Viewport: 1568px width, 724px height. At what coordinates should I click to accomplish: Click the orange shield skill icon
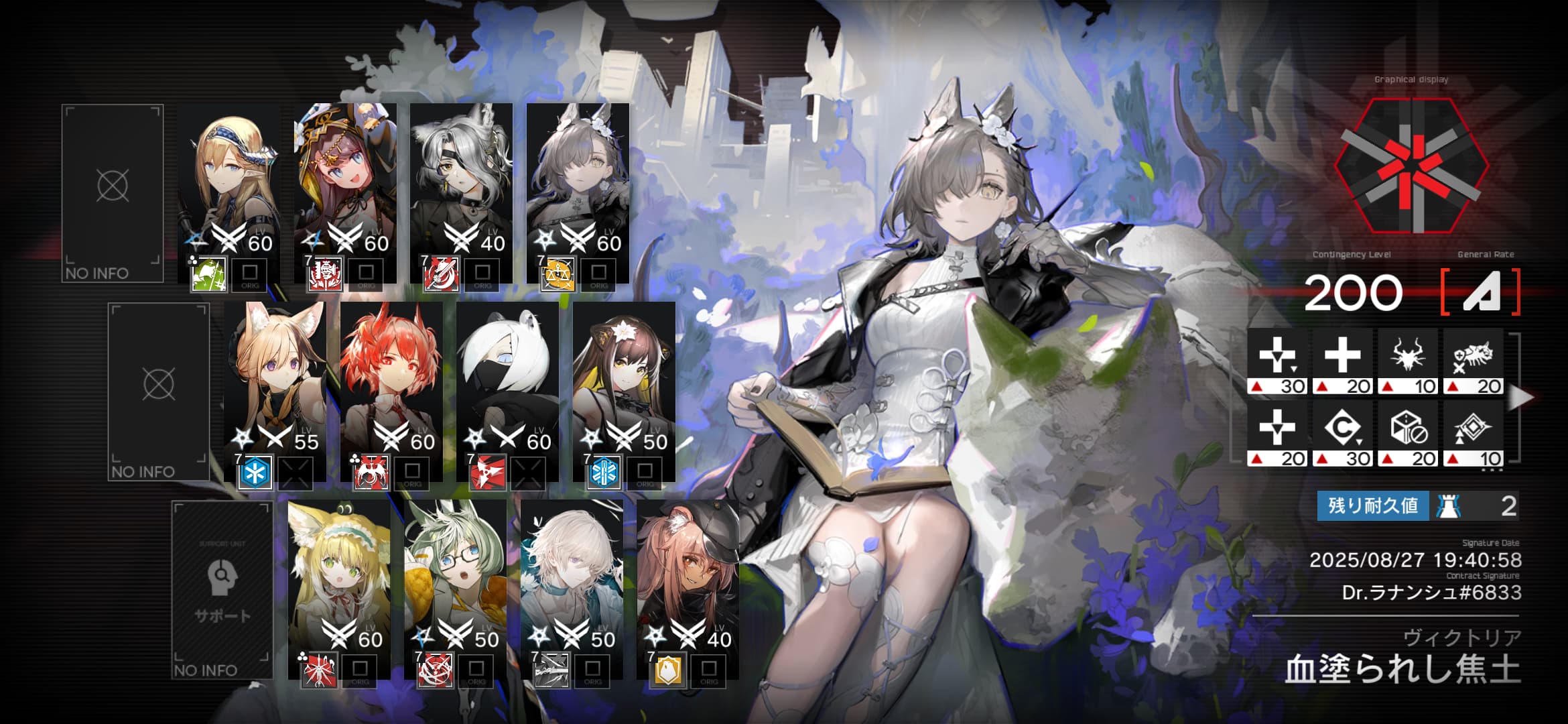pyautogui.click(x=667, y=670)
